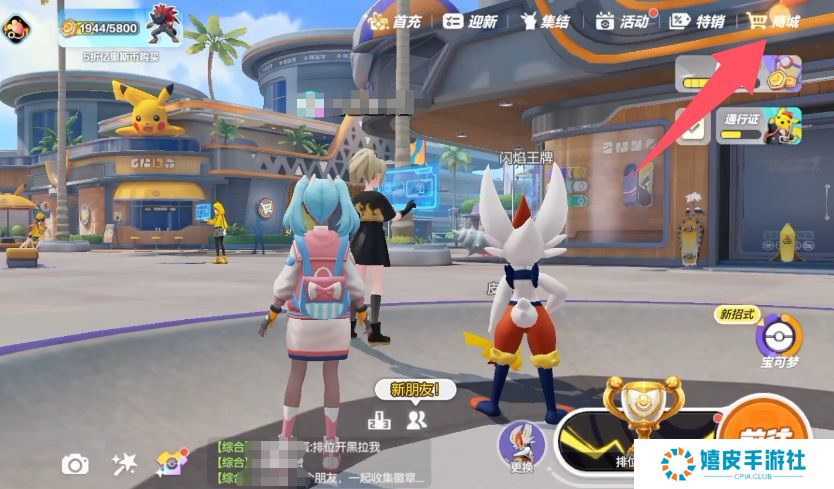The width and height of the screenshot is (834, 489).
Task: Open the camera photo mode
Action: pyautogui.click(x=75, y=463)
